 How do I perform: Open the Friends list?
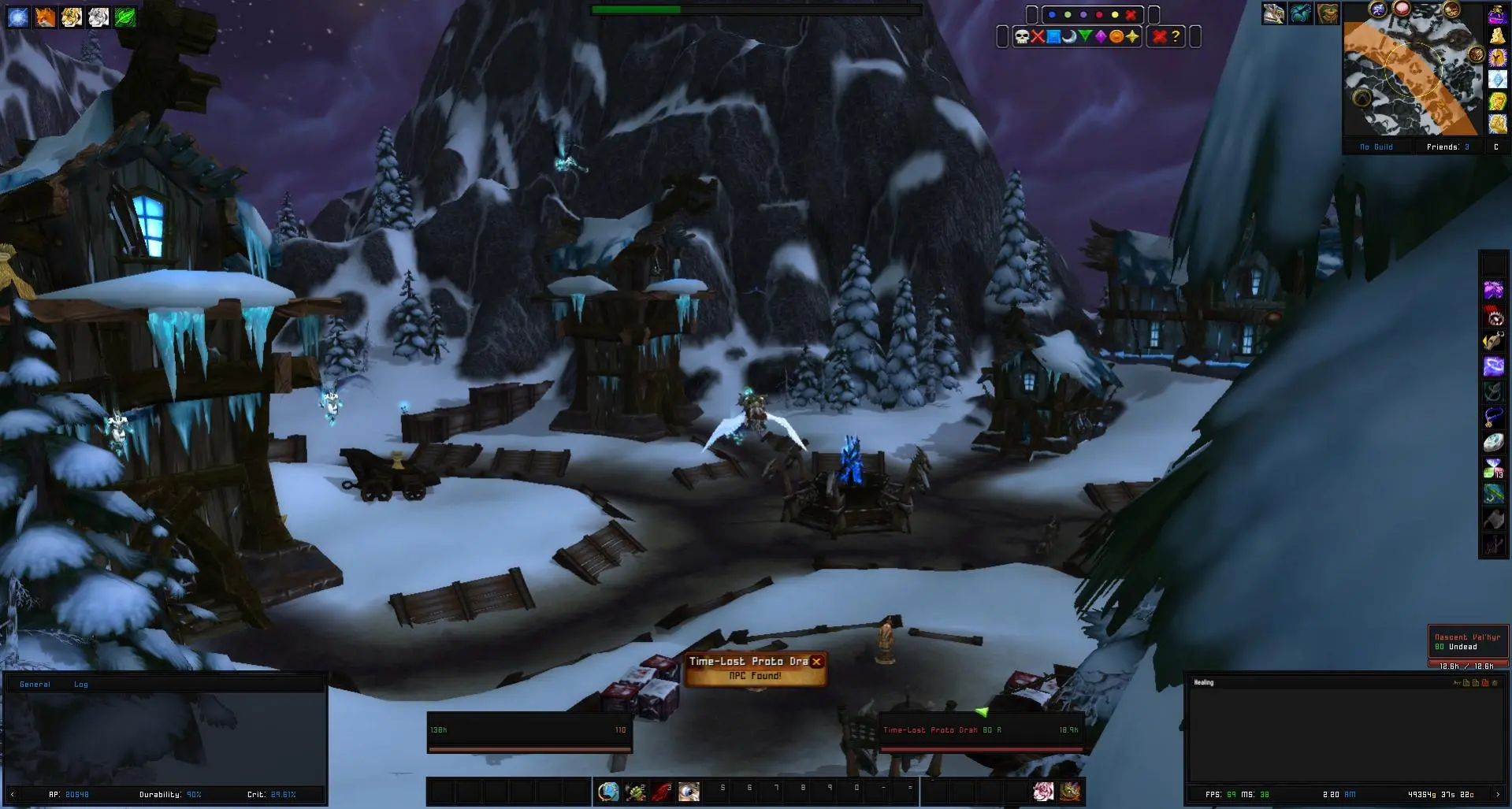click(x=1447, y=147)
